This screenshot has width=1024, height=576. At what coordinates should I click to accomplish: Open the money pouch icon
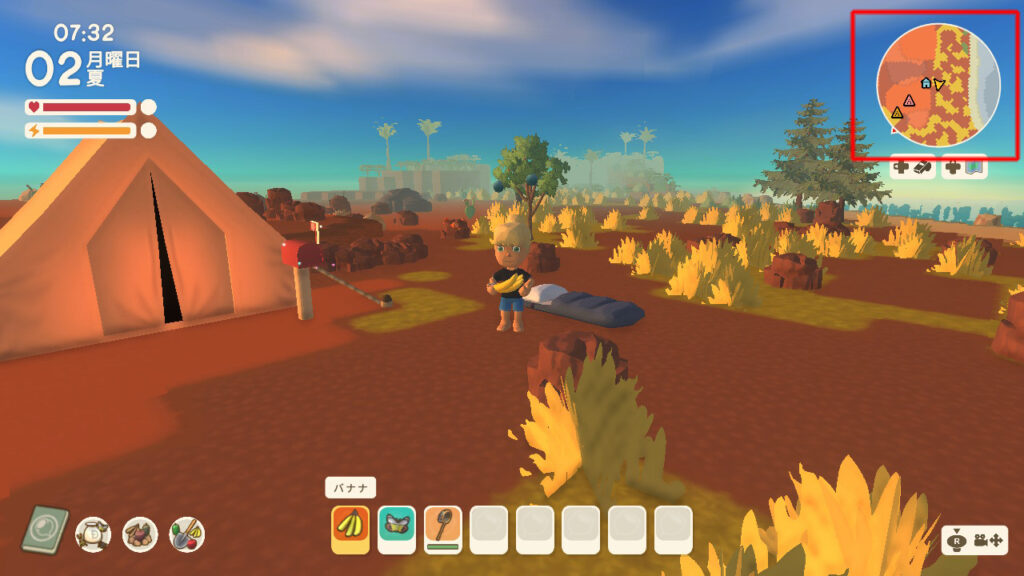pos(93,534)
